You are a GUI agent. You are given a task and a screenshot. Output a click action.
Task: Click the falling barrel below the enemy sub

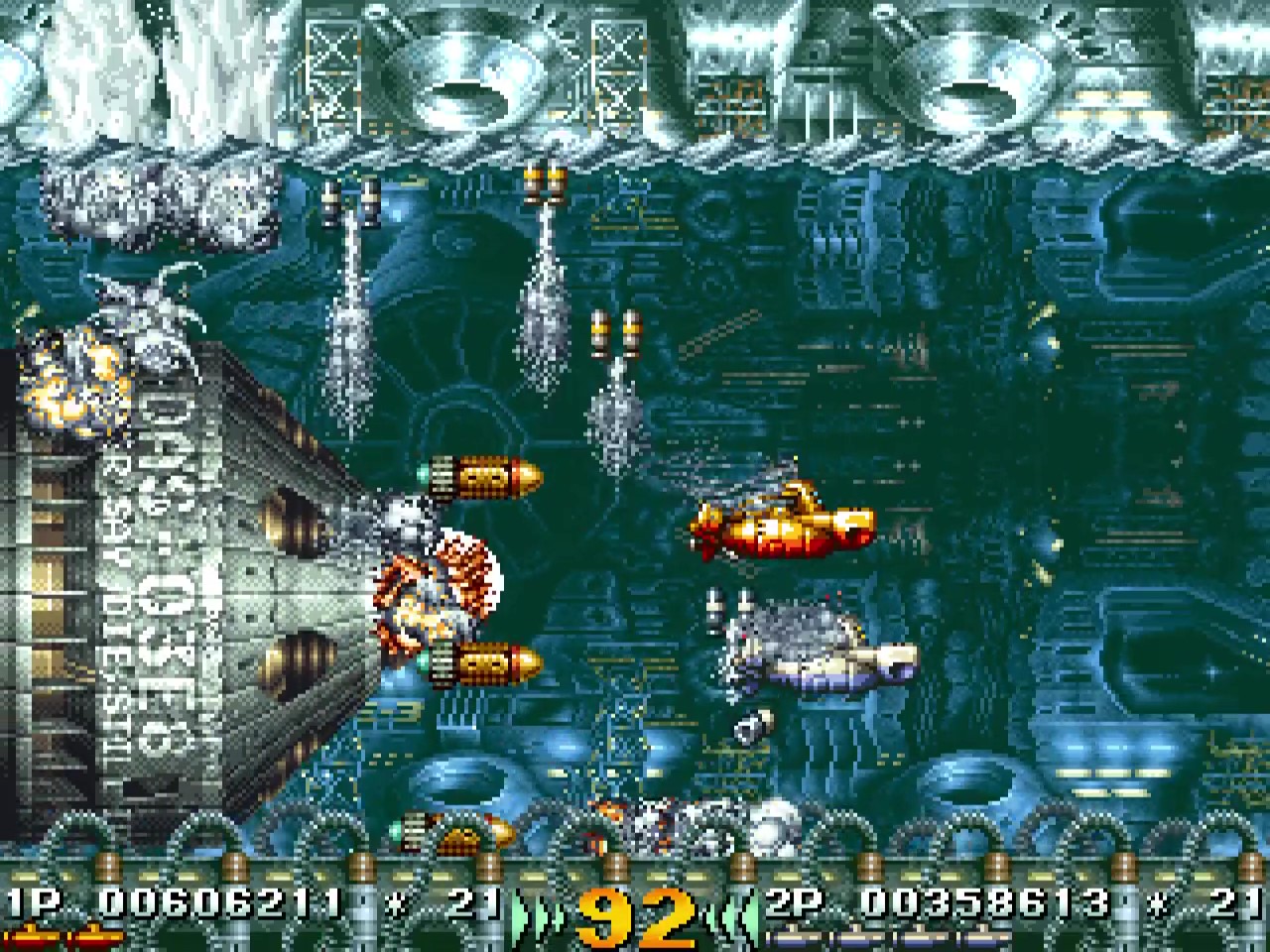click(756, 724)
